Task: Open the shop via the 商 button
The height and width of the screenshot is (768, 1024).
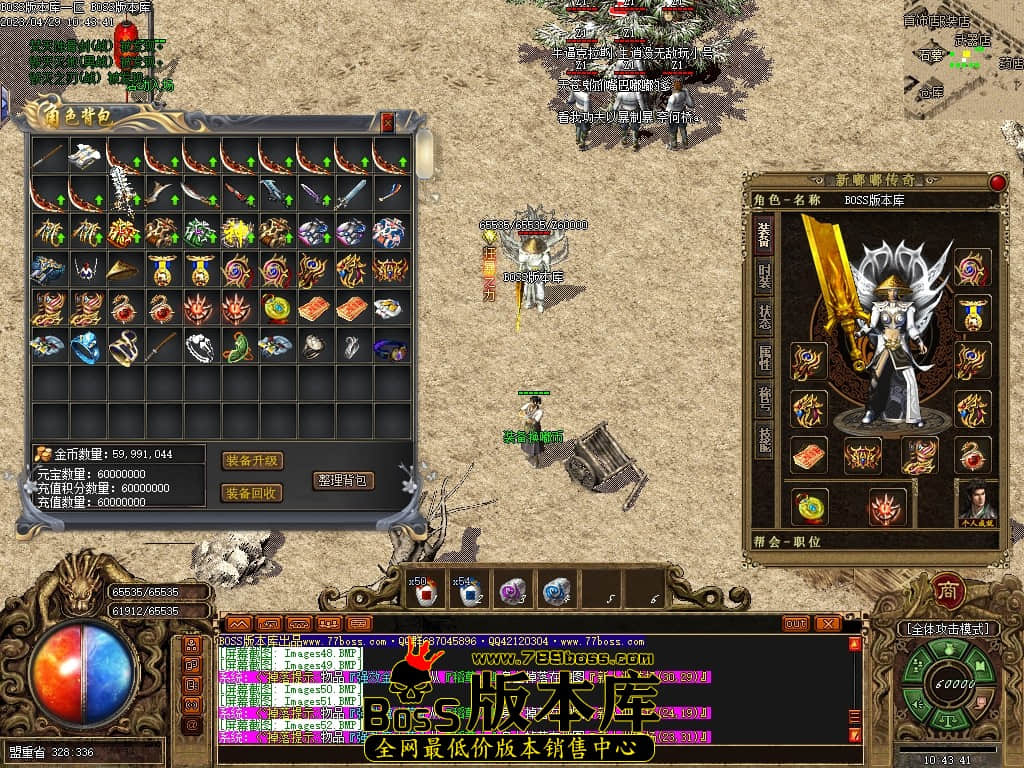Action: [x=947, y=591]
